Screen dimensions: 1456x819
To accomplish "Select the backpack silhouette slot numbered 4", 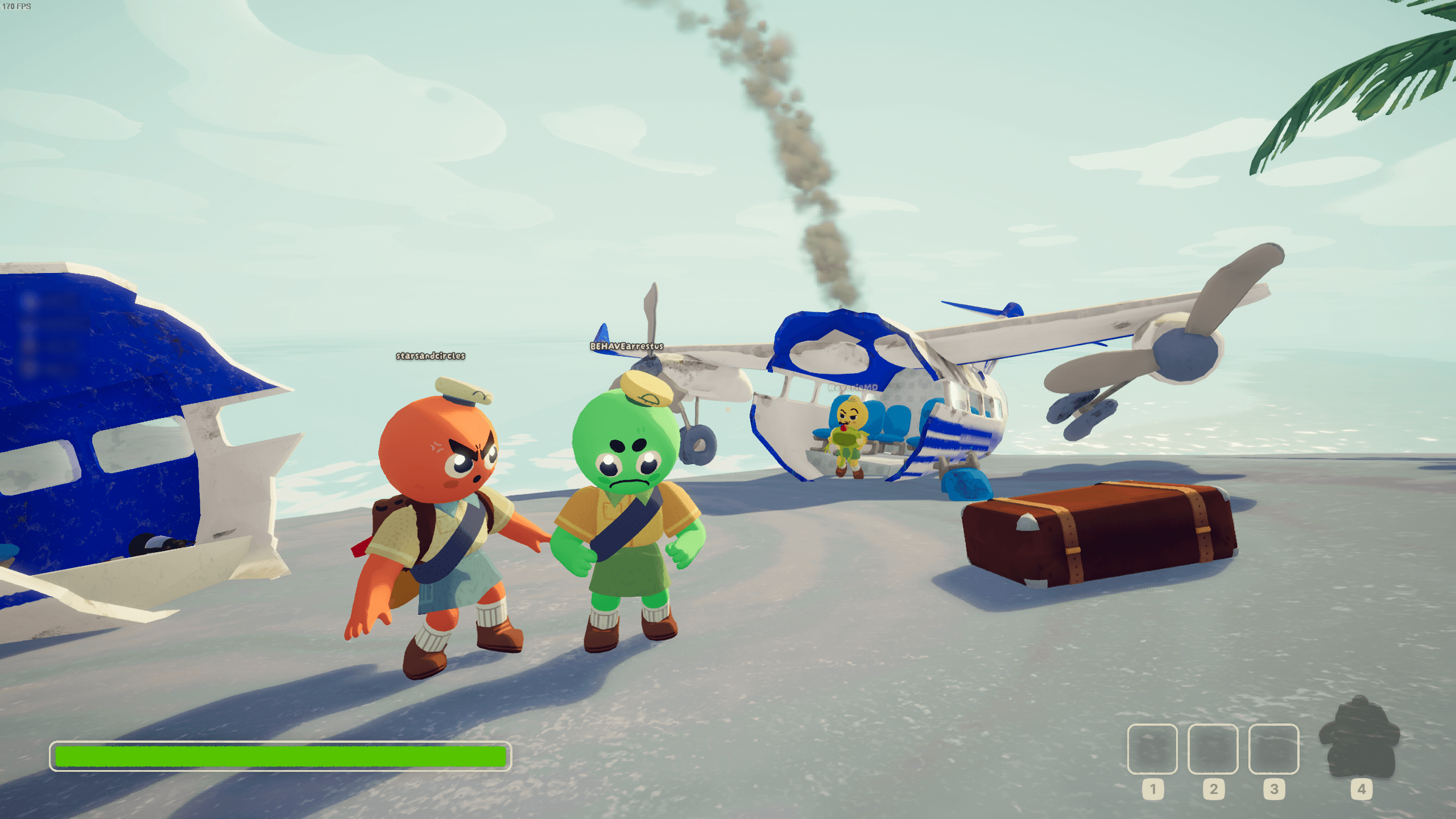I will [1359, 738].
